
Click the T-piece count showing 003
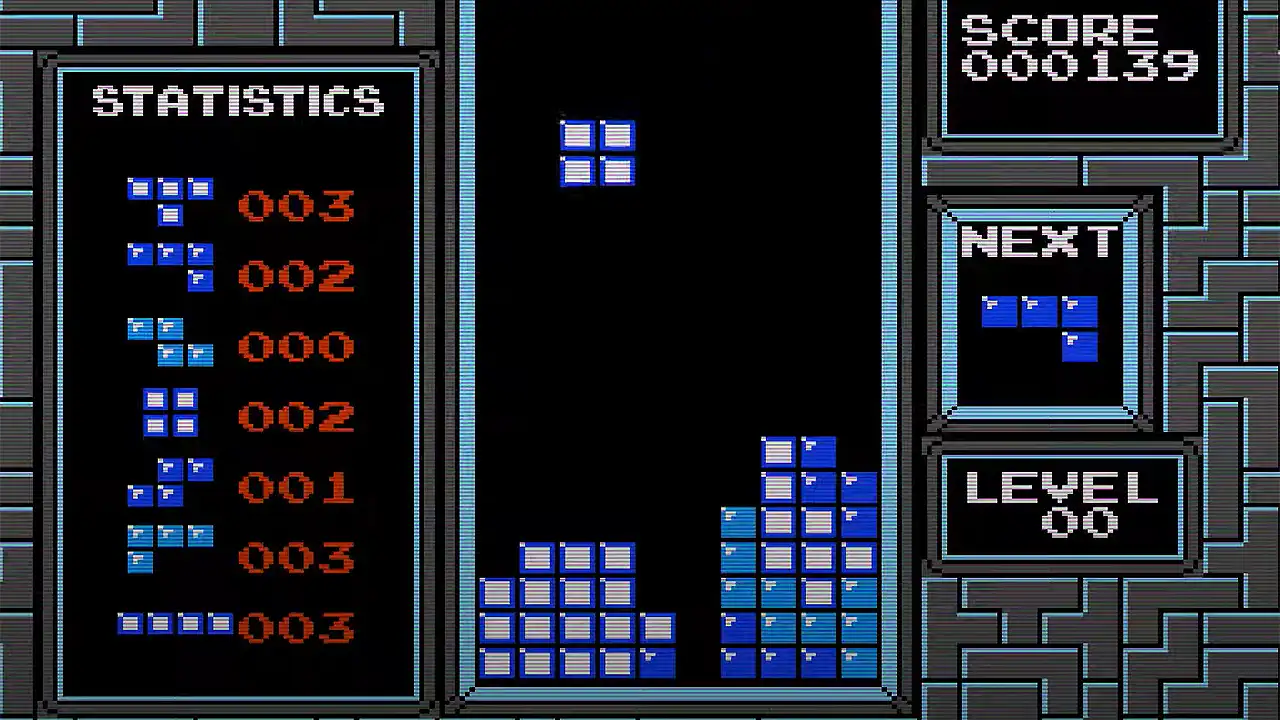click(x=295, y=207)
